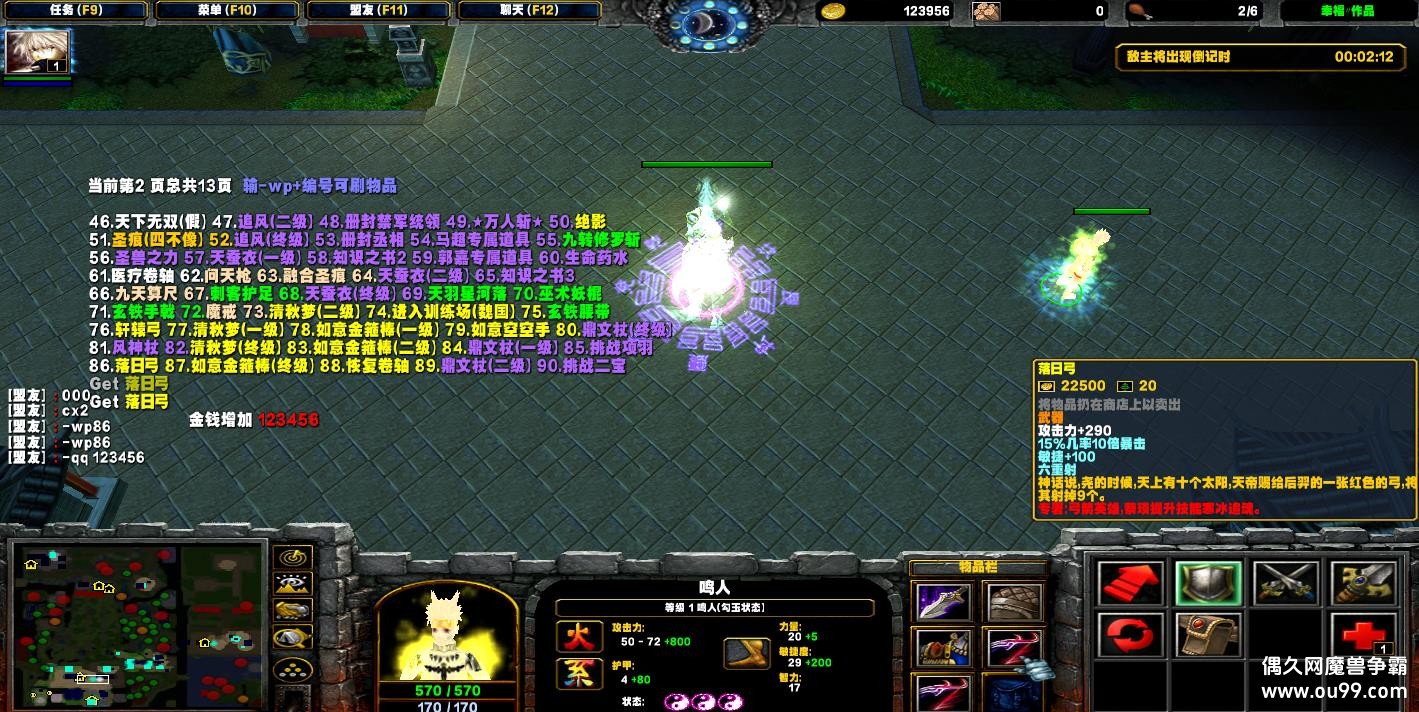Open the formation toggle button below minimap buttons
The height and width of the screenshot is (712, 1419).
coord(292,668)
